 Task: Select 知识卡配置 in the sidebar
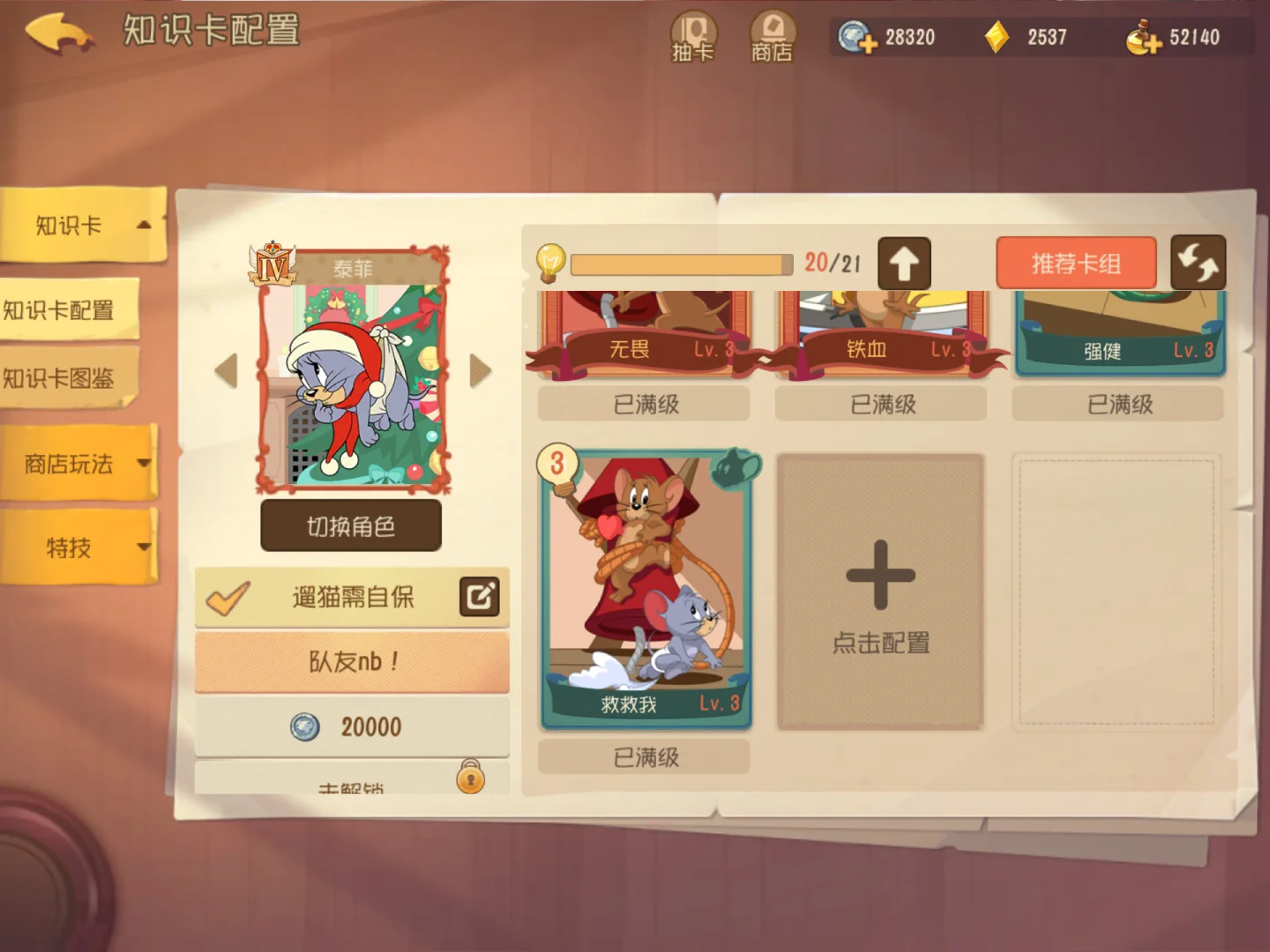click(x=62, y=310)
